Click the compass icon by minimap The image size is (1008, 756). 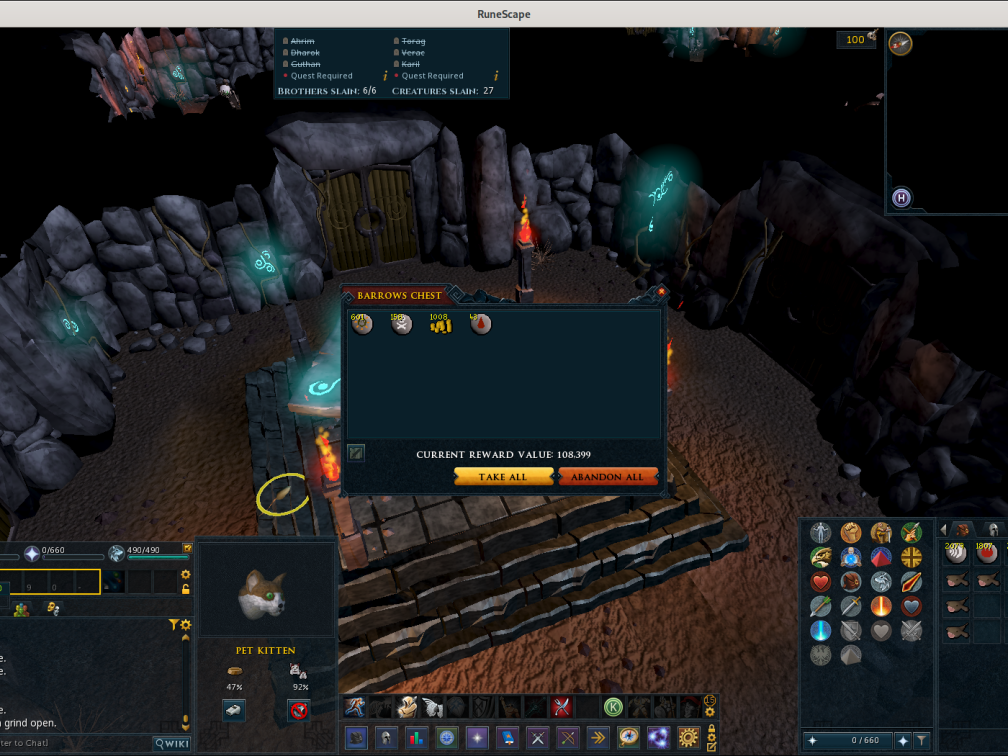[900, 43]
